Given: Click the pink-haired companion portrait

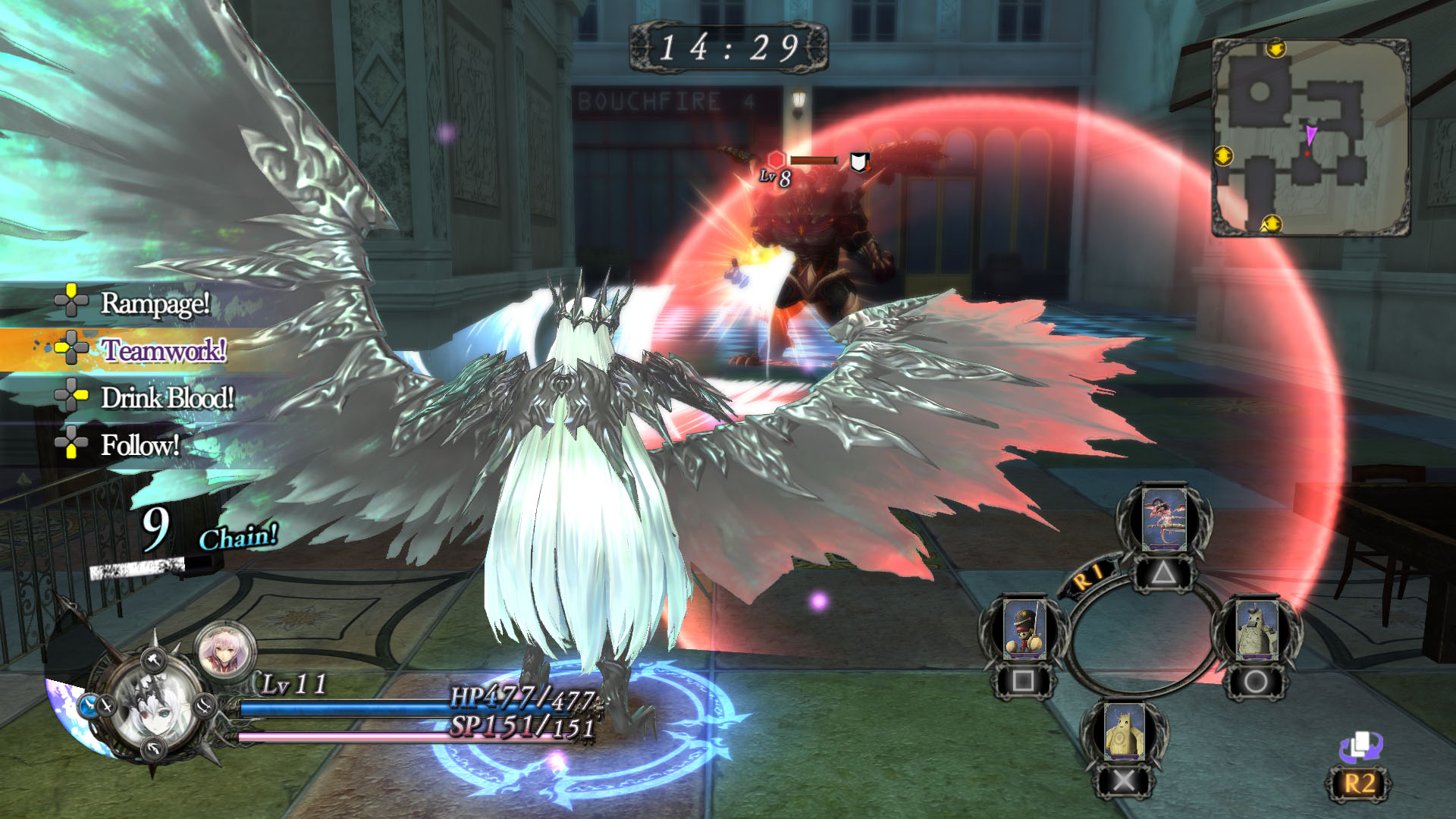Looking at the screenshot, I should pyautogui.click(x=225, y=650).
